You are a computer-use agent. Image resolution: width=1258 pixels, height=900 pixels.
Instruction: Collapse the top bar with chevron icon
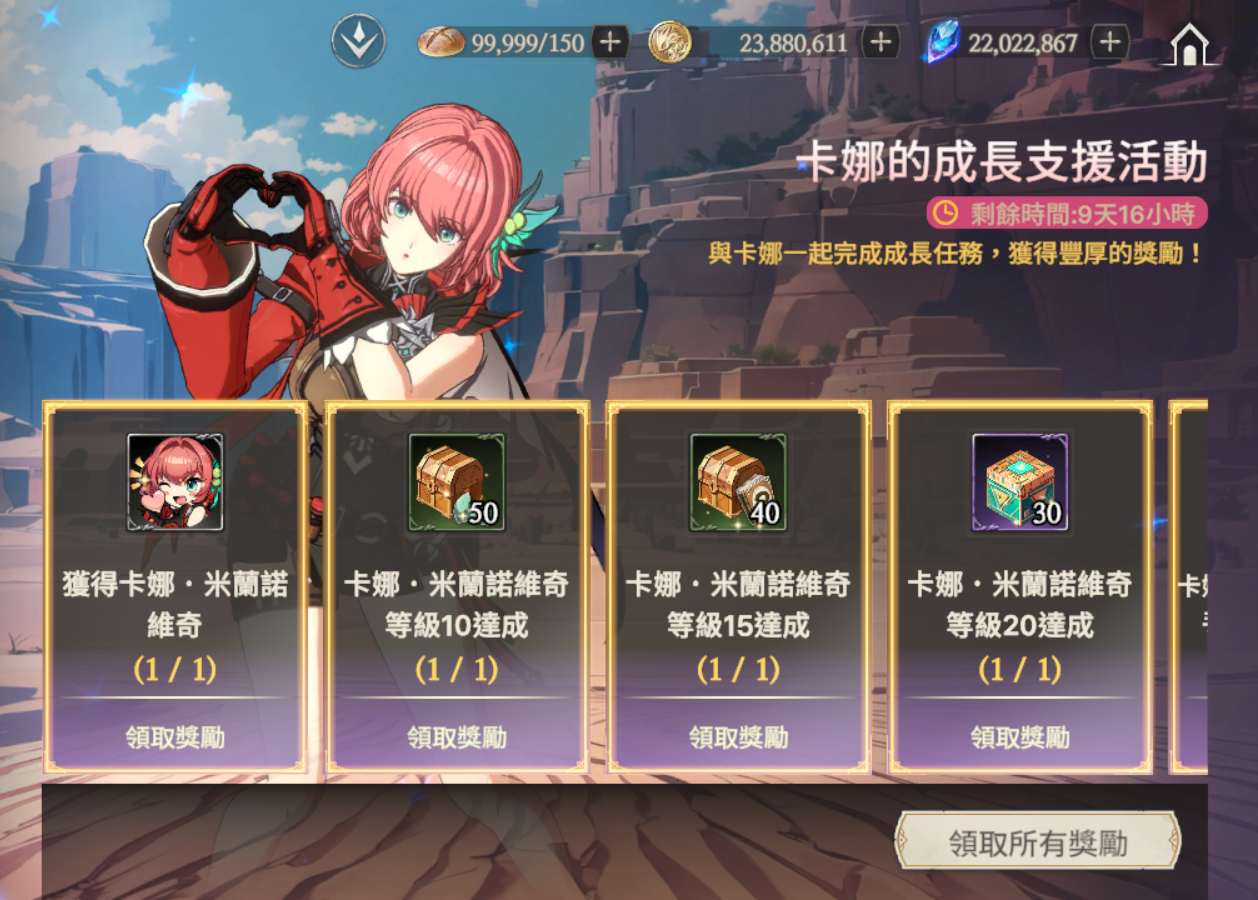point(358,42)
